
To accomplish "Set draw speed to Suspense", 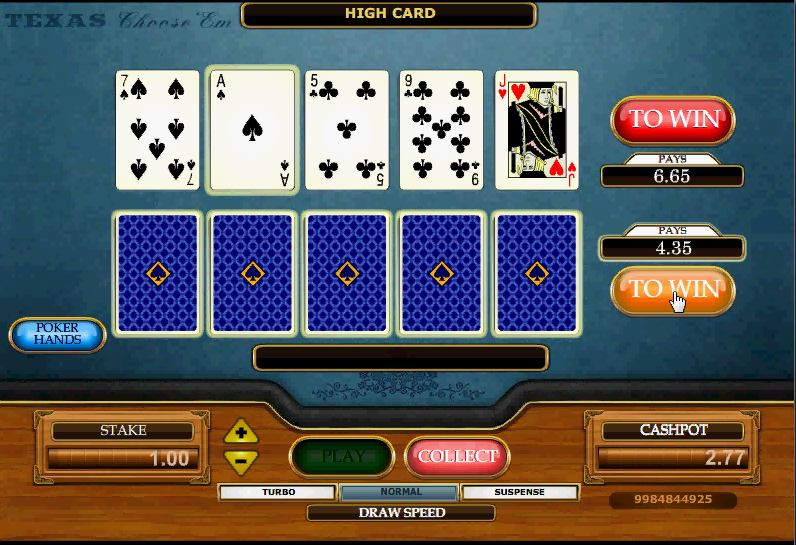I will [x=520, y=492].
